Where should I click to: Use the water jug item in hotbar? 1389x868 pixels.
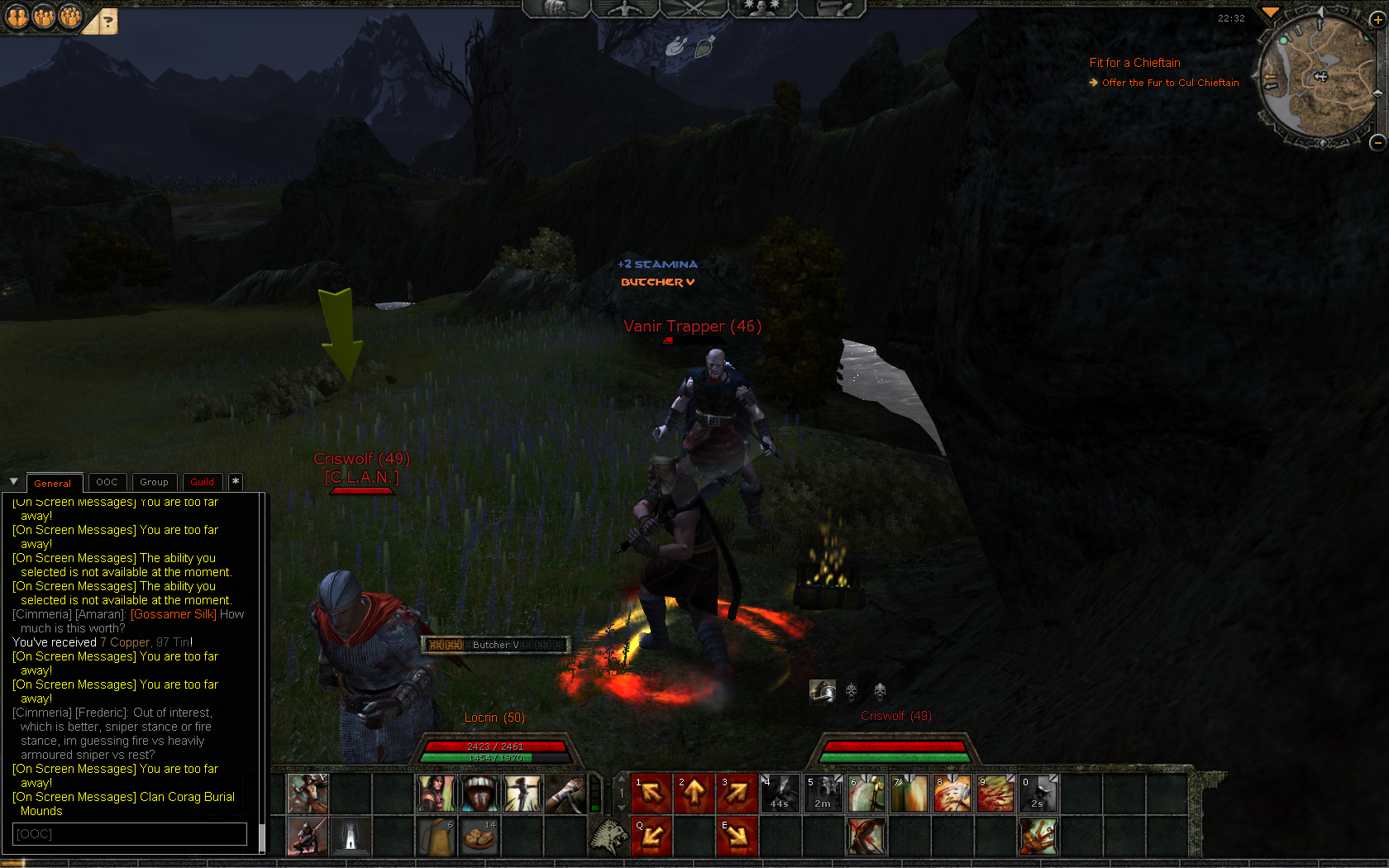click(436, 837)
